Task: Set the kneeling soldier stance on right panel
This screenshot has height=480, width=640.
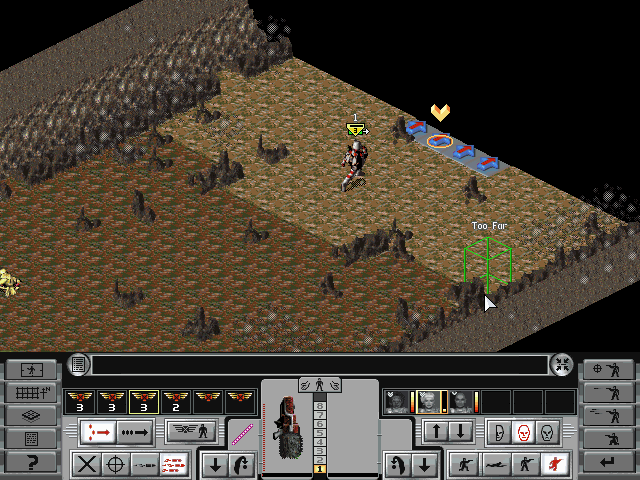Action: pos(610,439)
